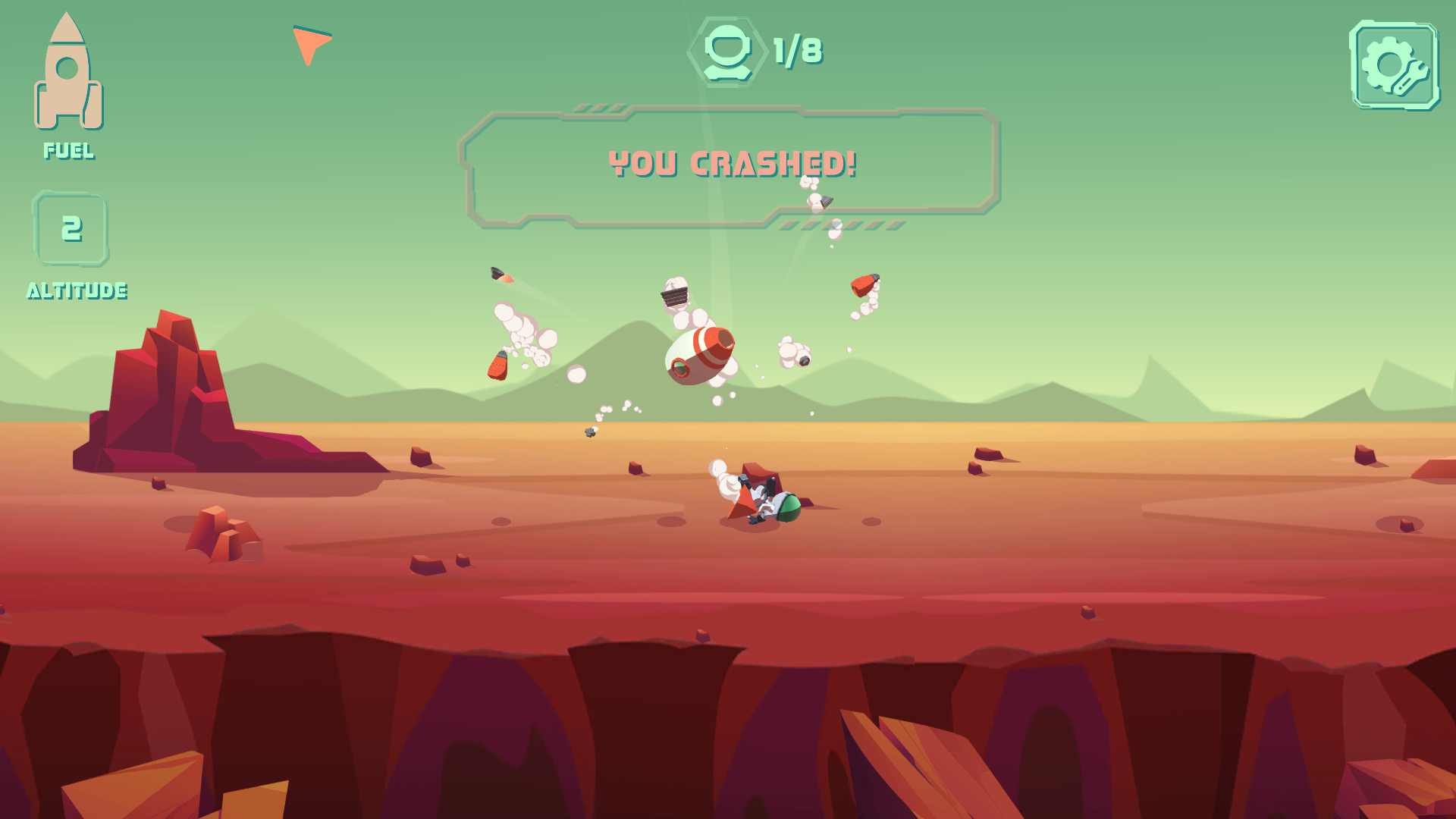Select the astronaut helmet counter icon

click(x=728, y=52)
